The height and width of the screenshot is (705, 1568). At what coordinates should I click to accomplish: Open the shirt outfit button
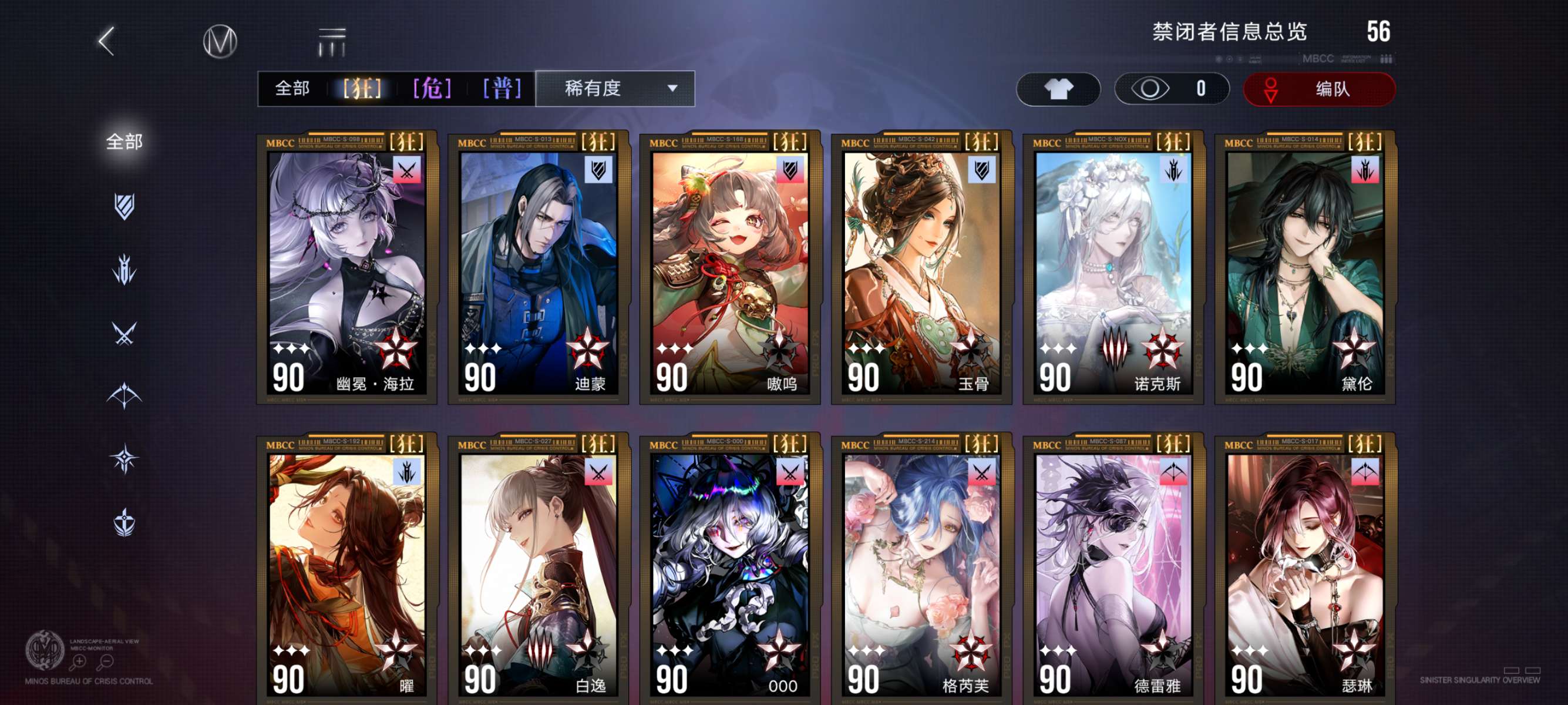tap(1058, 89)
